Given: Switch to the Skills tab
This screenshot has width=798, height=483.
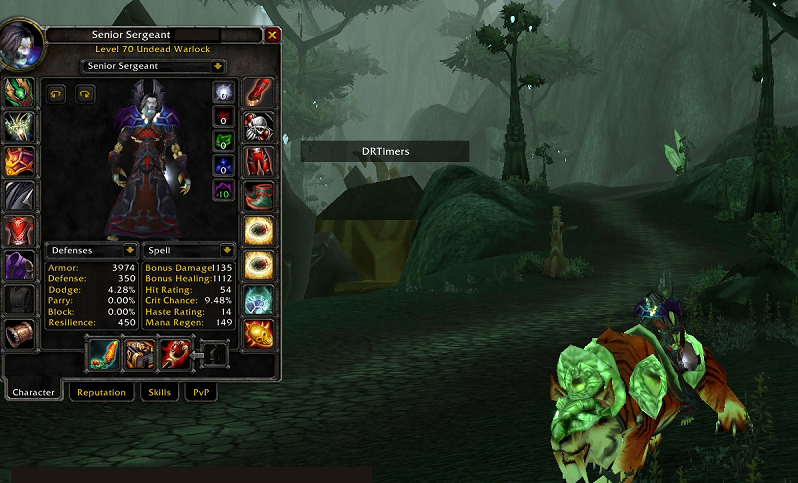Looking at the screenshot, I should [x=160, y=392].
